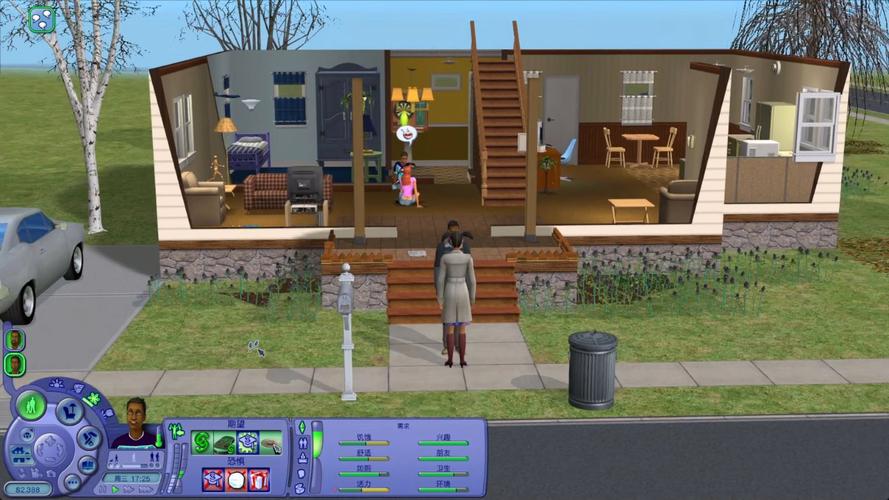The image size is (889, 500).
Task: Click the round camera rotation control
Action: [48, 452]
